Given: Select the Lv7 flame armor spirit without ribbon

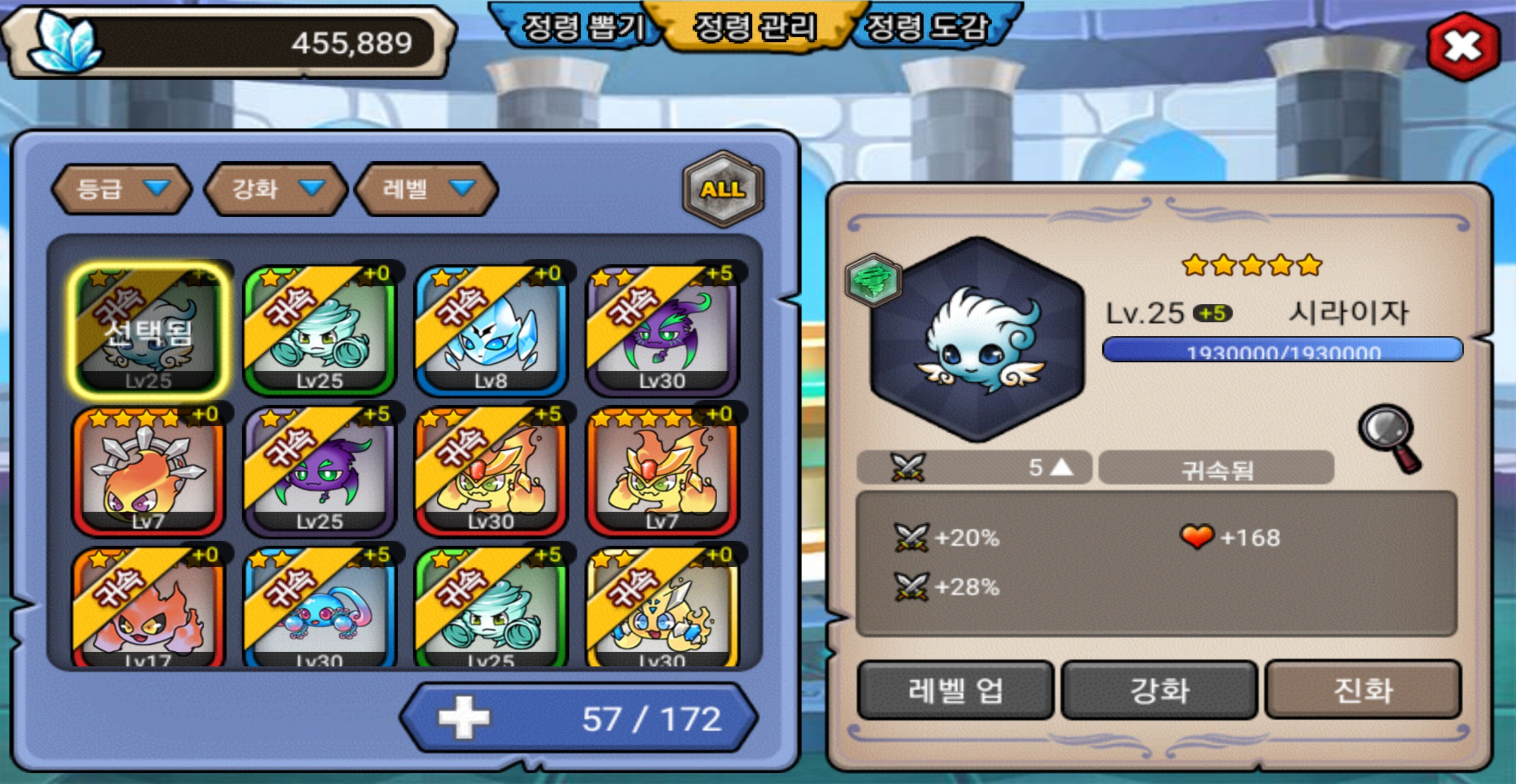Looking at the screenshot, I should coord(662,471).
